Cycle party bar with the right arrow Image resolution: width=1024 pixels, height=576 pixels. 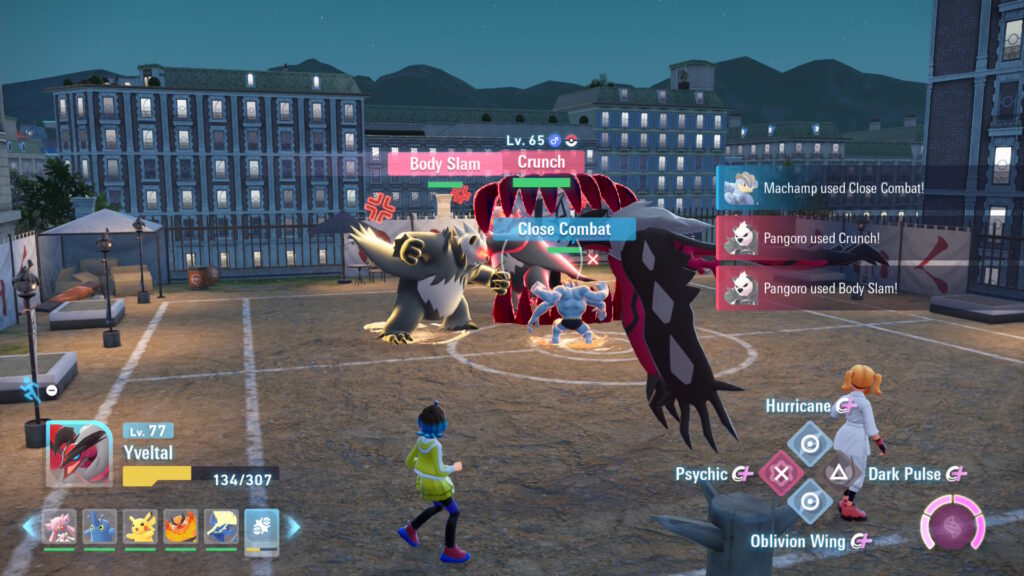(x=293, y=526)
